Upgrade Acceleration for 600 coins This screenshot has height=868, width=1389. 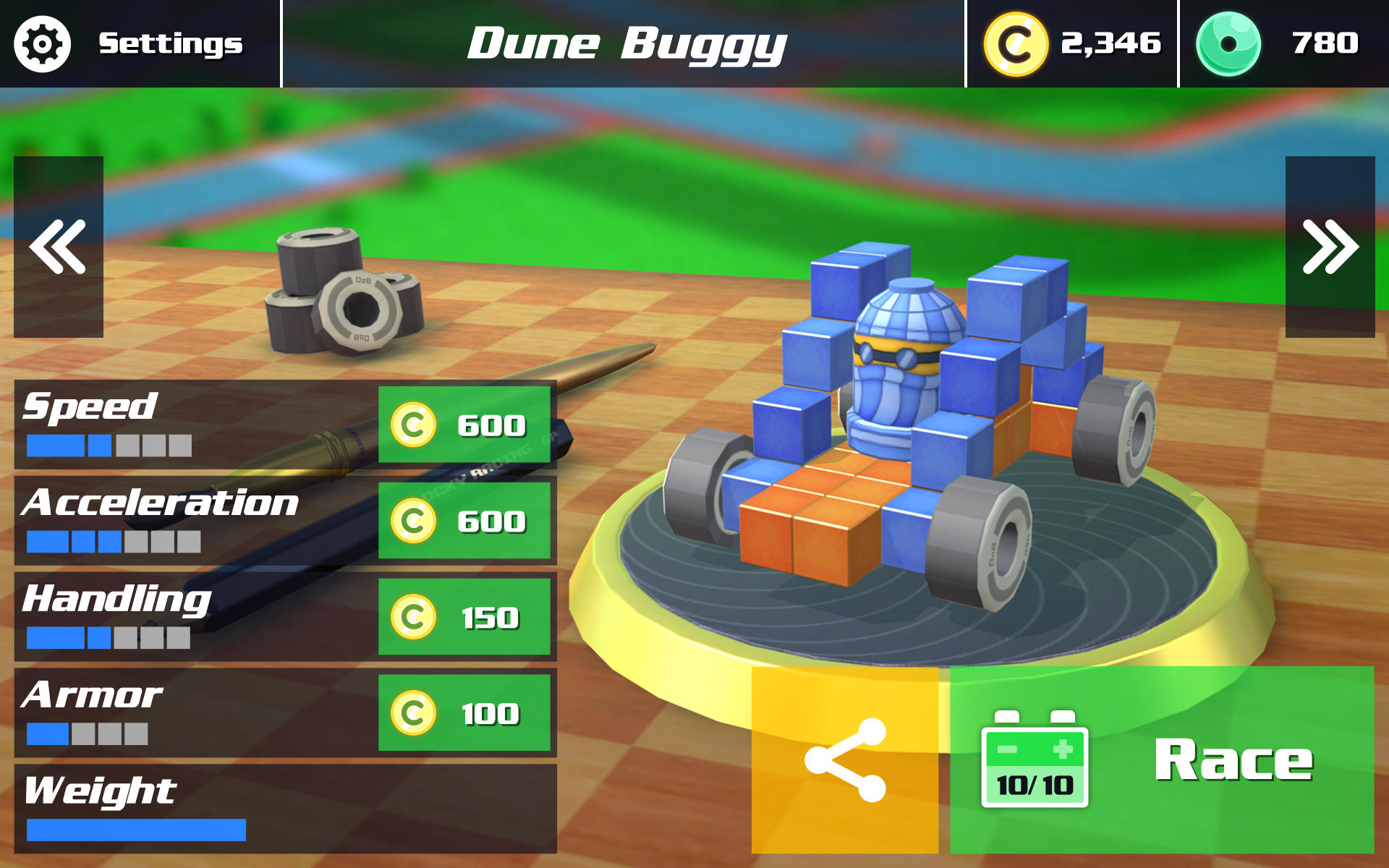tap(465, 521)
